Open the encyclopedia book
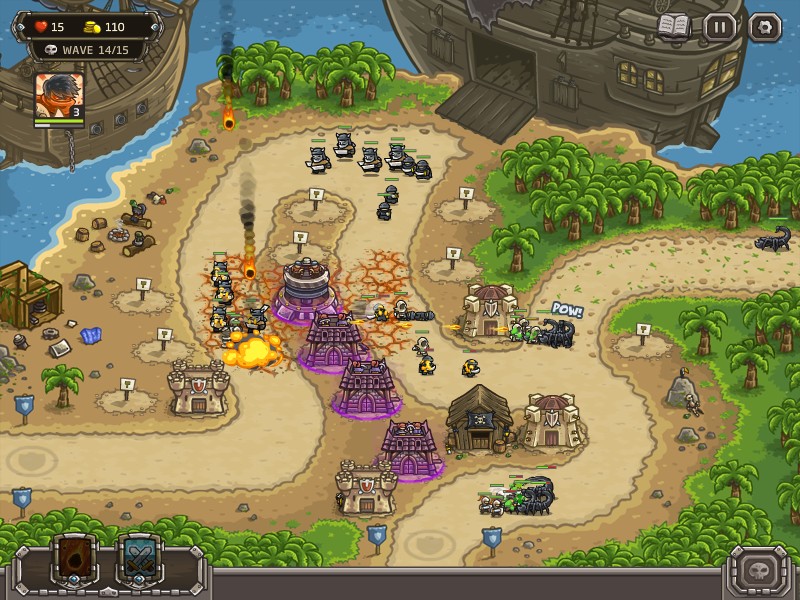Screen dimensions: 800x600 click(x=674, y=26)
